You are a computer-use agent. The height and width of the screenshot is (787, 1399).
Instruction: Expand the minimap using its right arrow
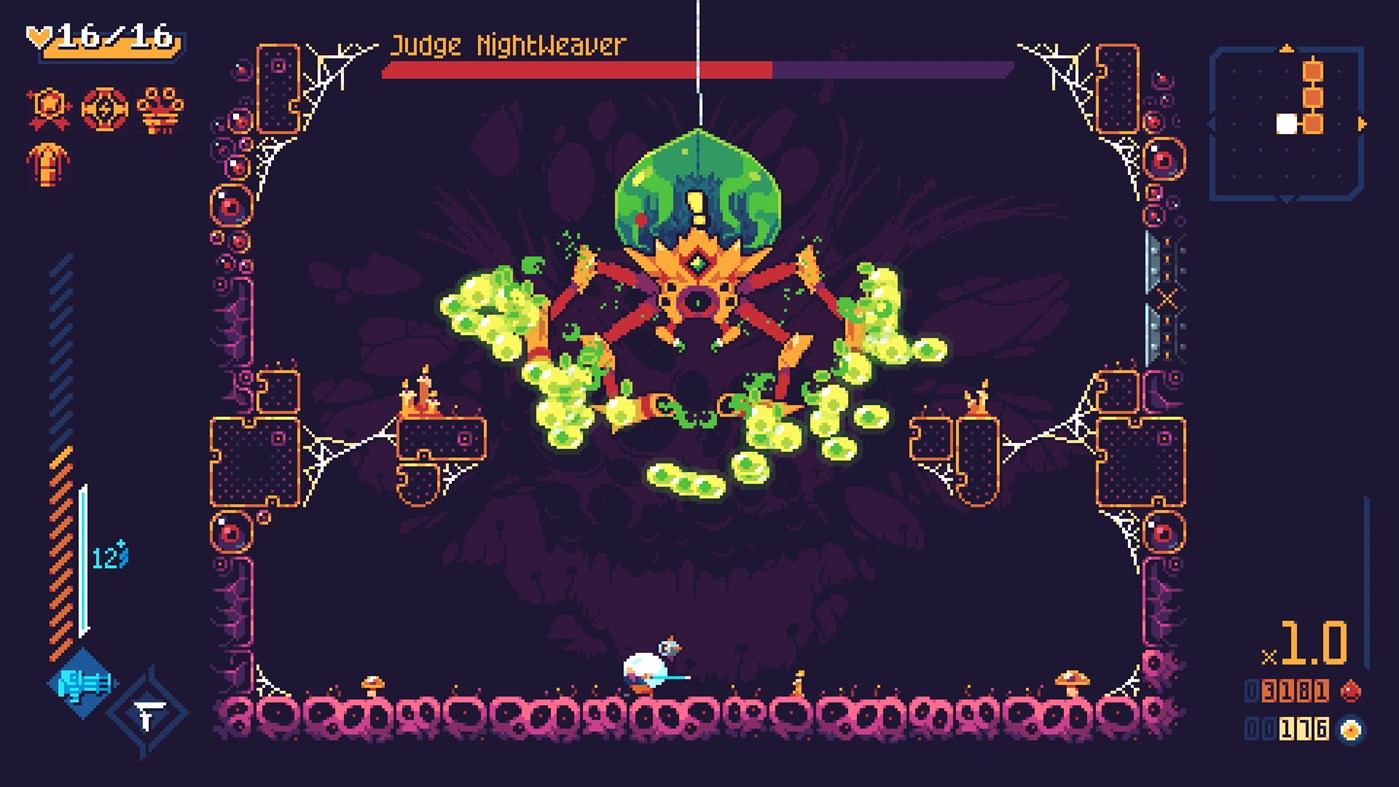(1362, 123)
